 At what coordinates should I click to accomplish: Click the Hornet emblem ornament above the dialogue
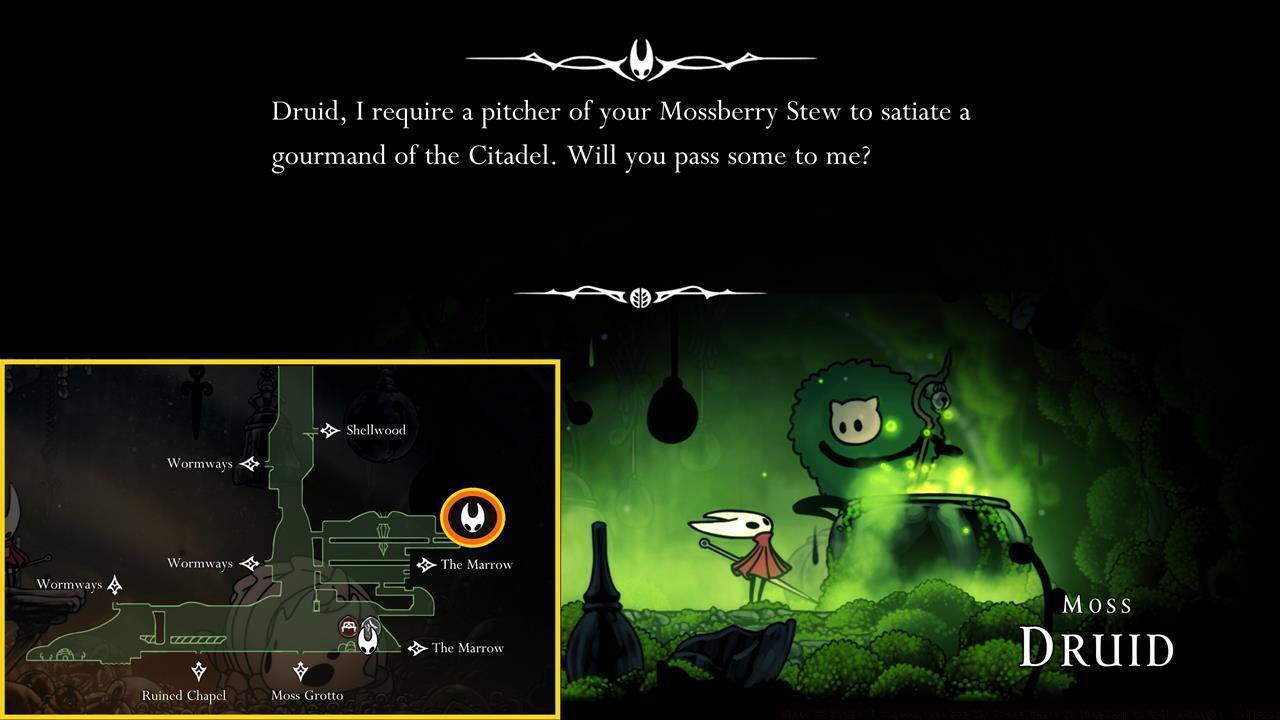641,57
